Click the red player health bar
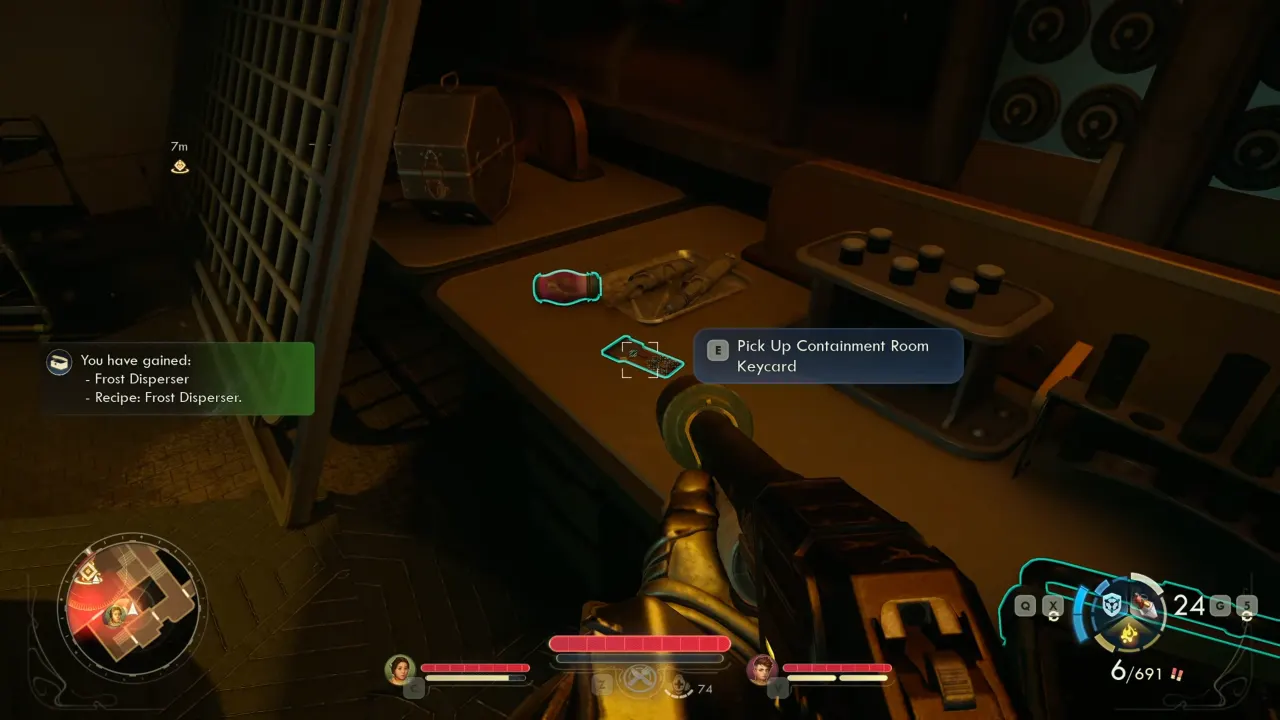The image size is (1280, 720). click(x=640, y=643)
